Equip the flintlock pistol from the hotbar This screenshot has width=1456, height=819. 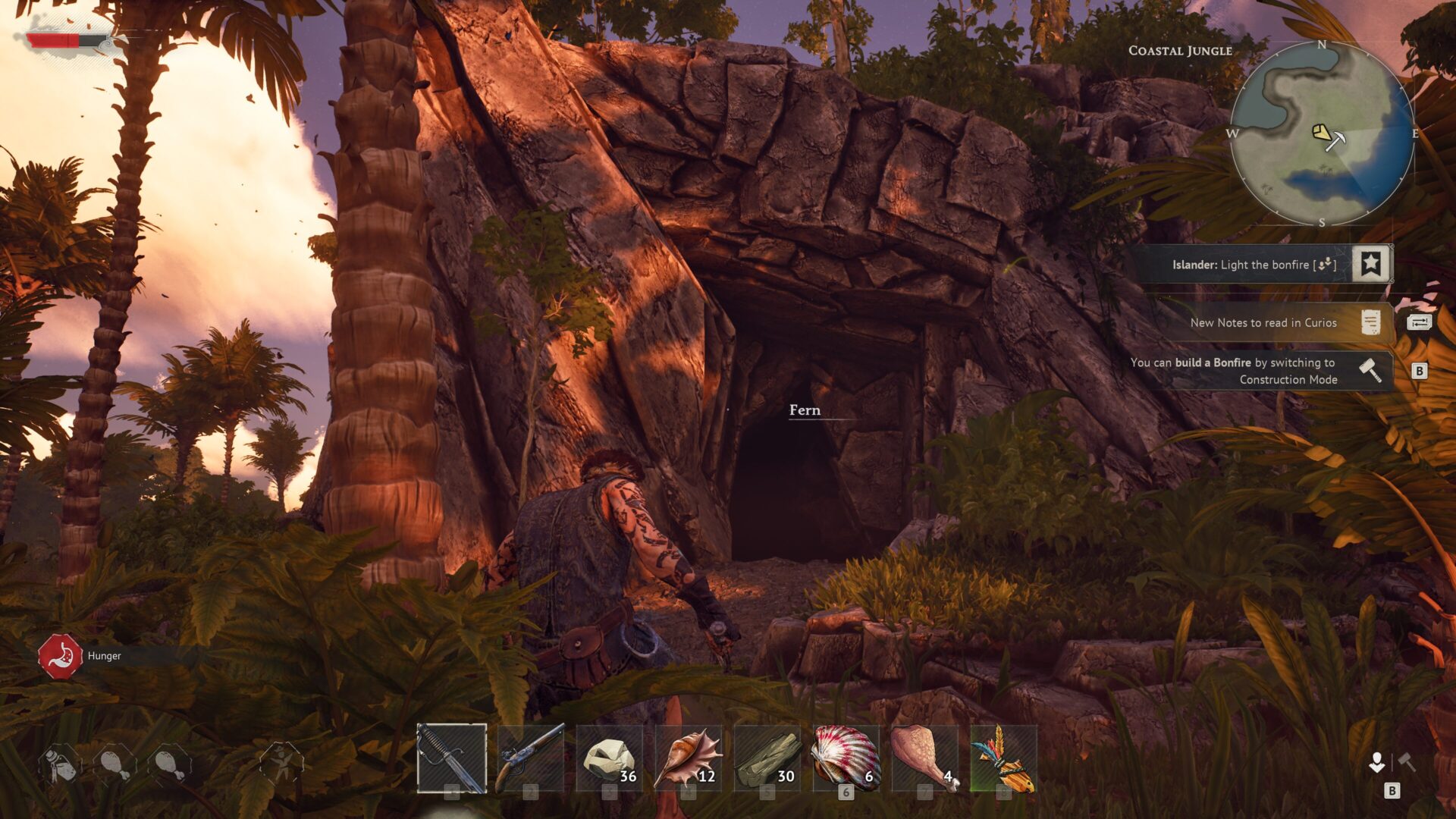[x=531, y=758]
